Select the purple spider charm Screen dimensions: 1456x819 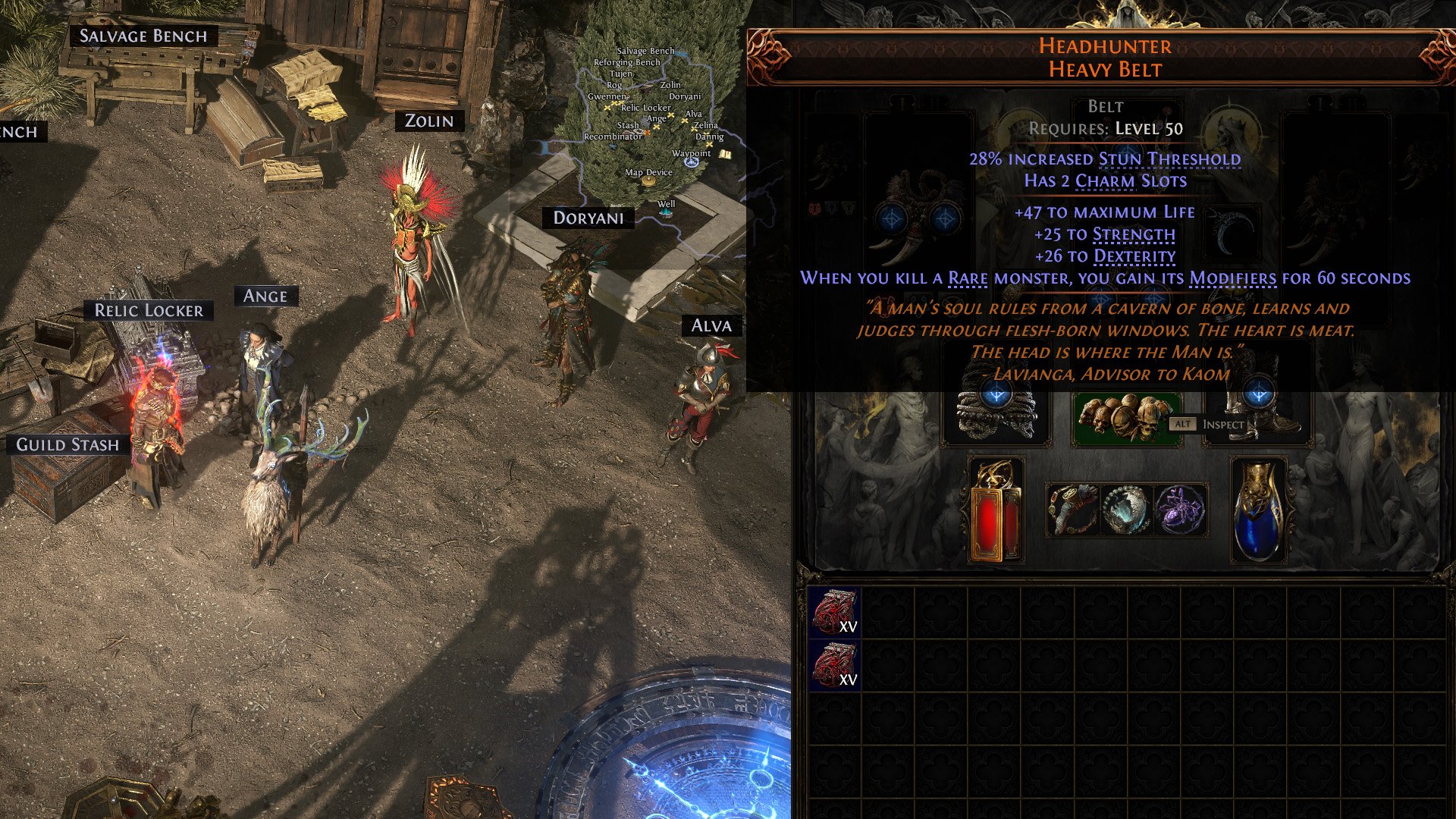pyautogui.click(x=1179, y=510)
